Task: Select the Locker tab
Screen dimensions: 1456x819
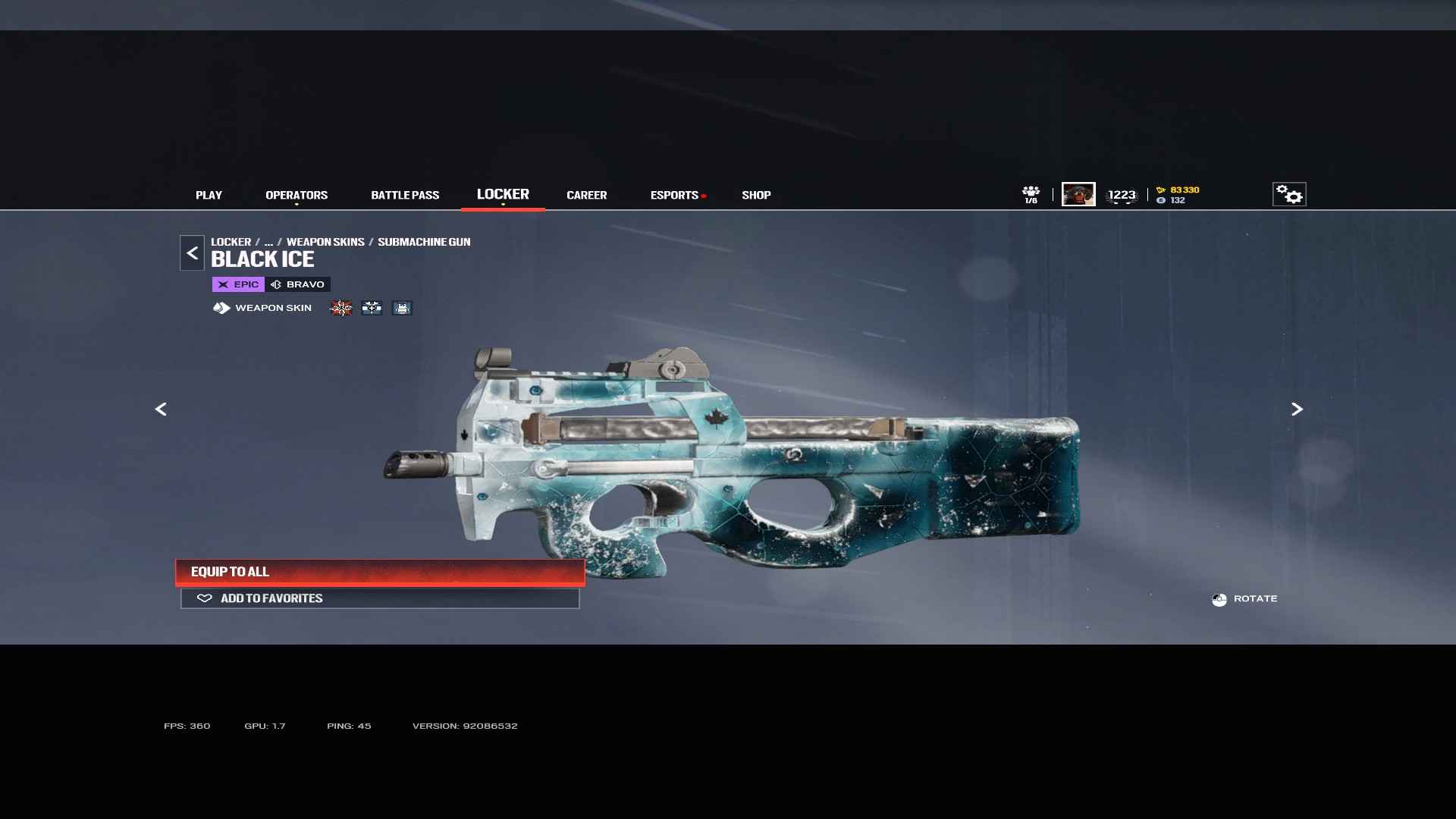Action: coord(503,194)
